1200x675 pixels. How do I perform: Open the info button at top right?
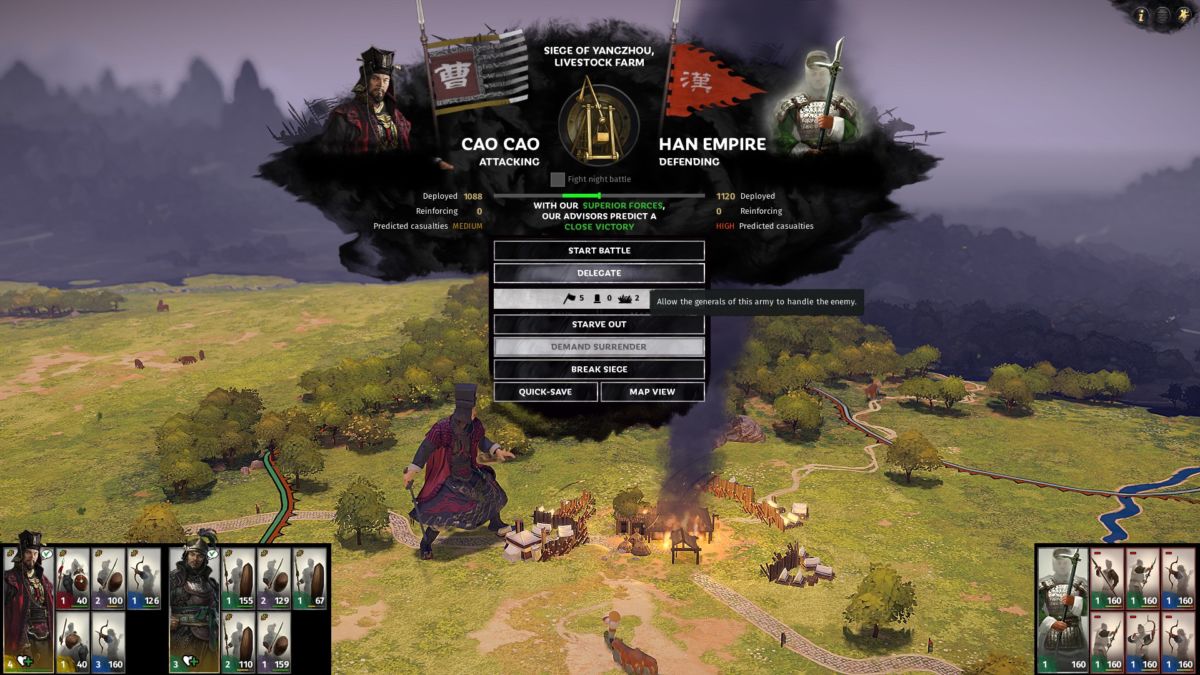click(x=1141, y=15)
